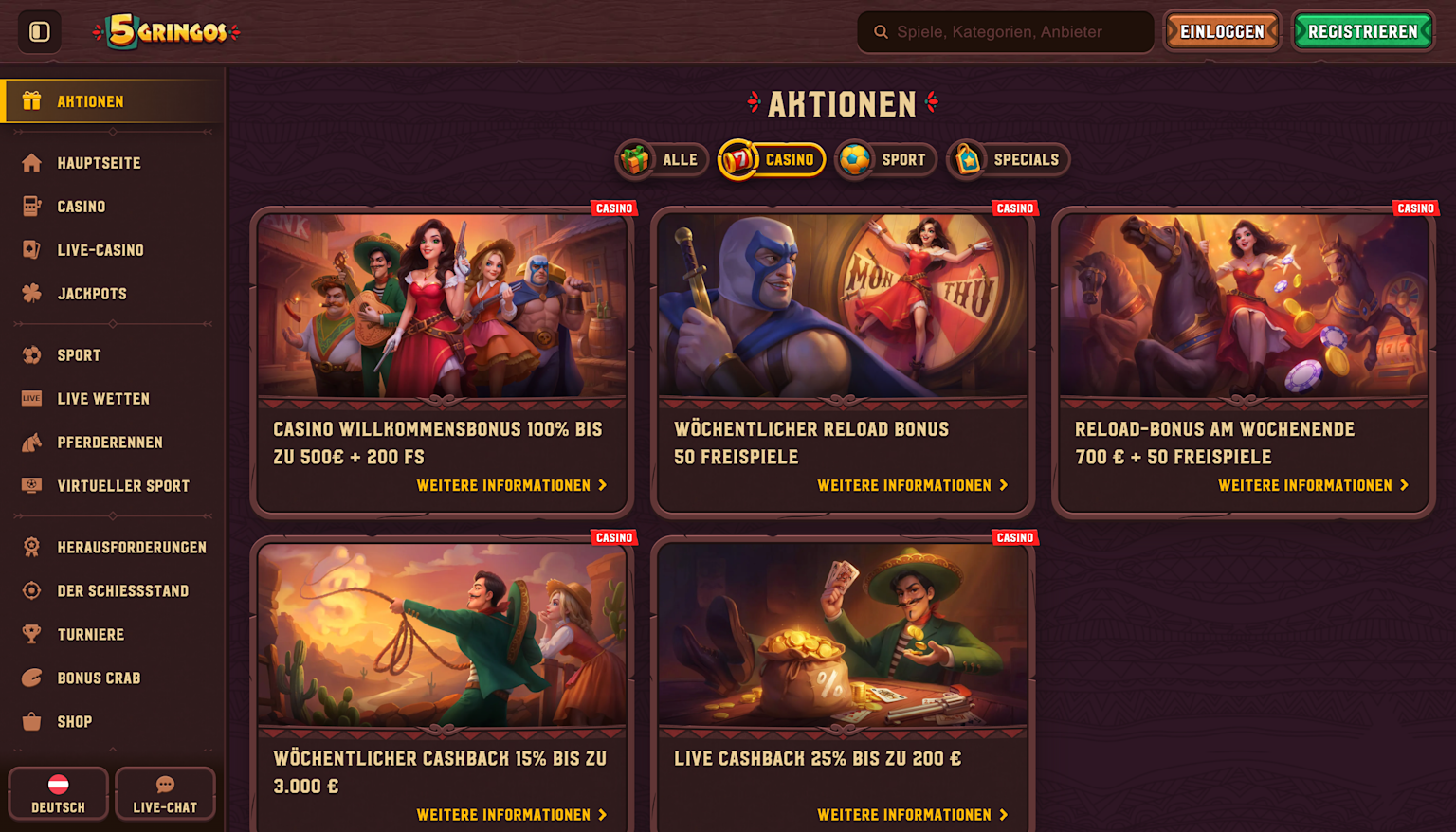Open Turniere via the trophy icon
Image resolution: width=1456 pixels, height=832 pixels.
tap(31, 634)
